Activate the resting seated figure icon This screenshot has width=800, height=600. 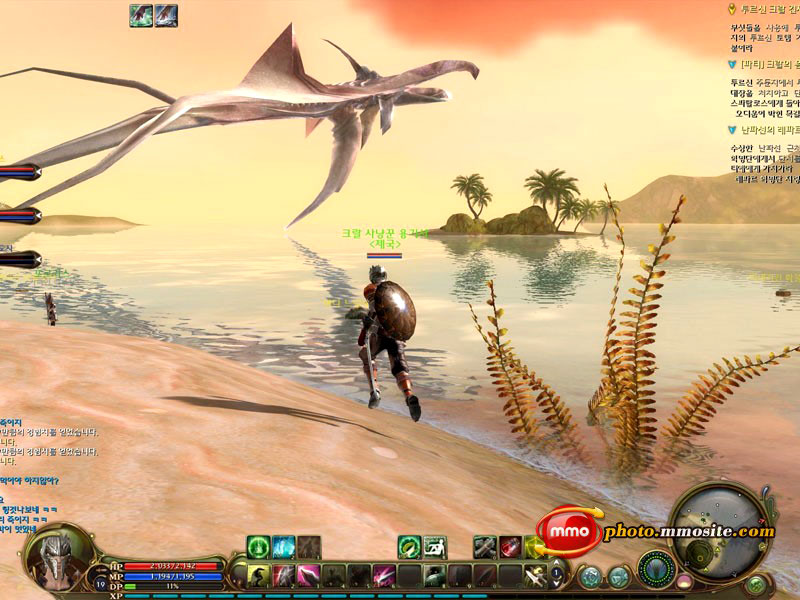tap(434, 547)
